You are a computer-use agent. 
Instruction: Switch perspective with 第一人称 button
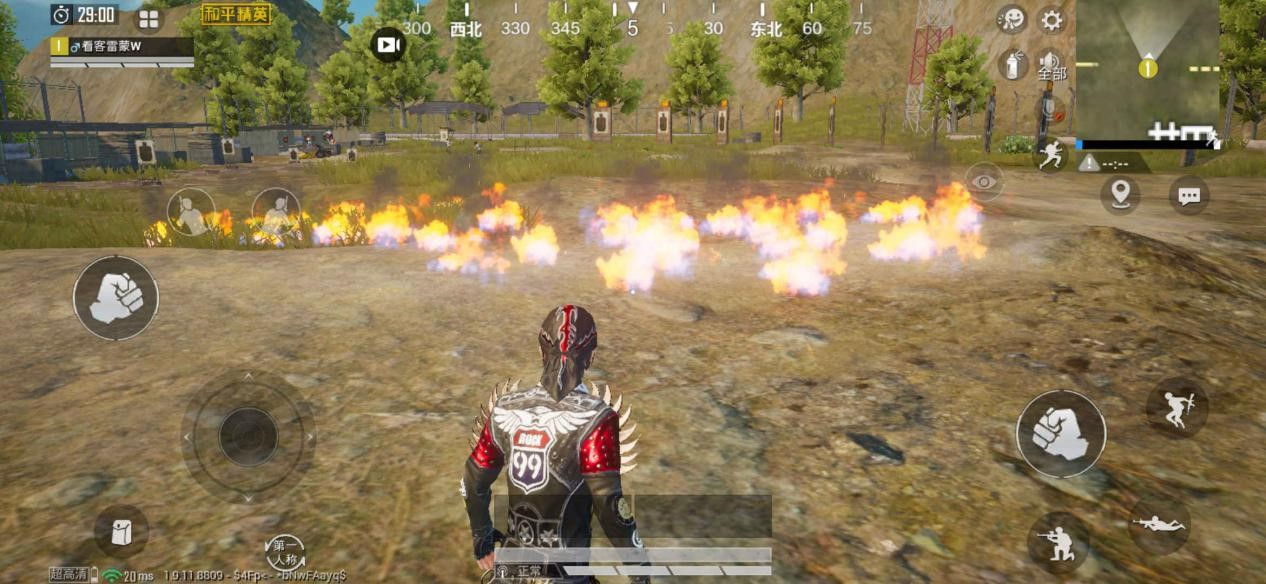[x=285, y=551]
